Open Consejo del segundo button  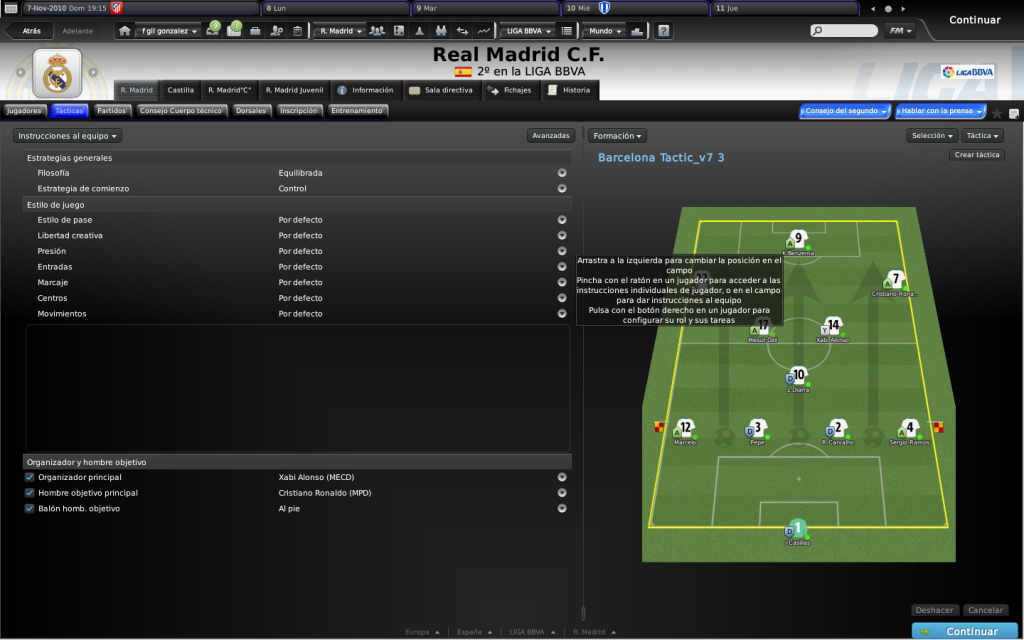[844, 111]
